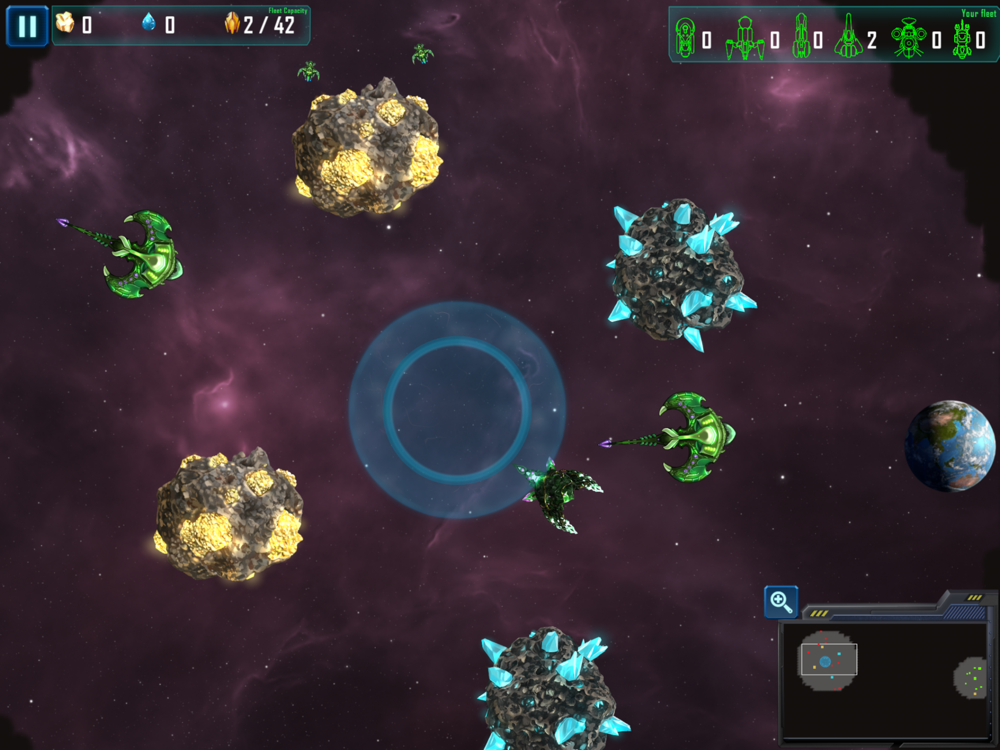Viewport: 1000px width, 750px height.
Task: Click the blue circle on the minimap
Action: [825, 662]
